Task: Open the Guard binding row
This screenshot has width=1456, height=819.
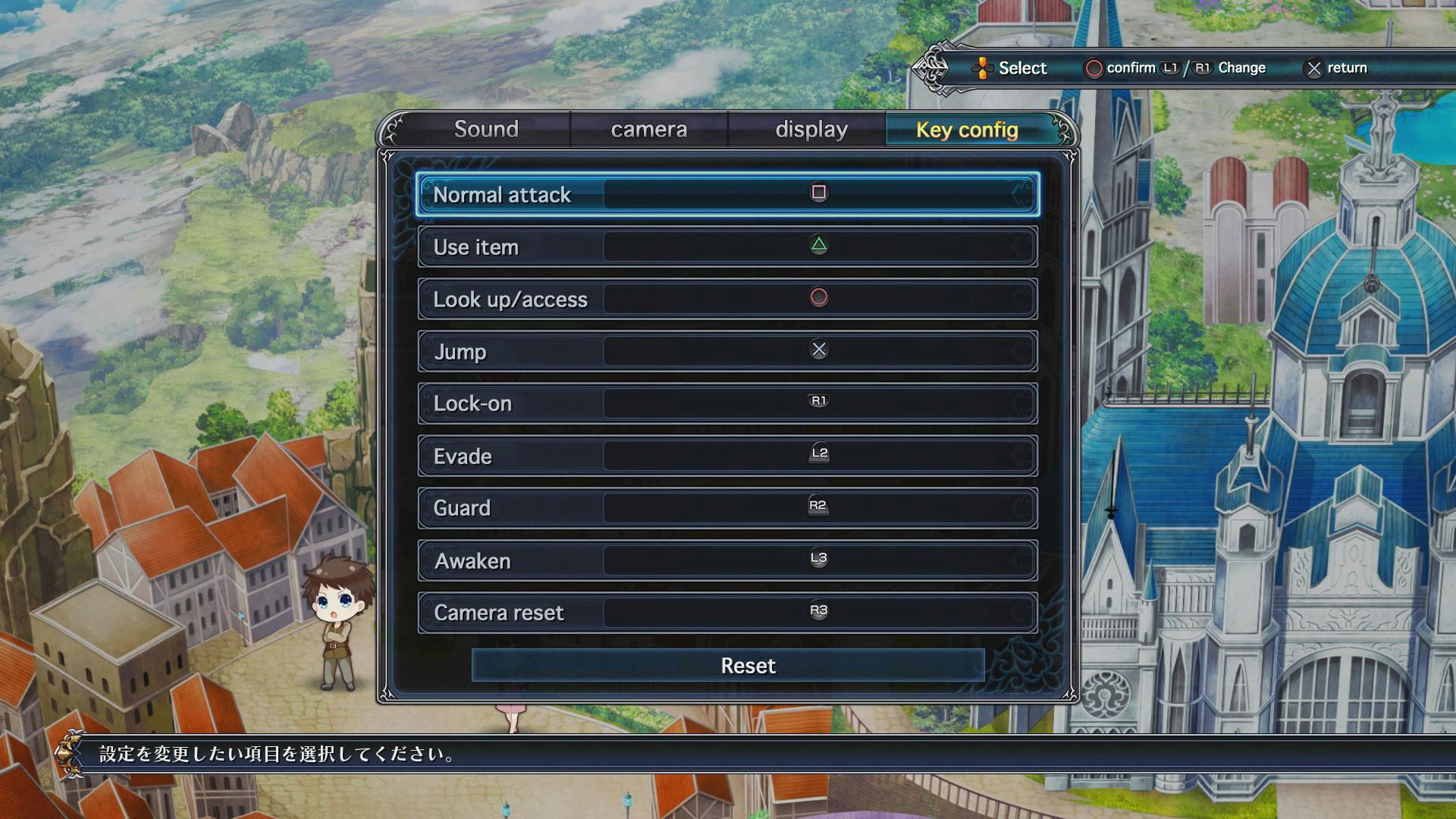Action: [727, 508]
